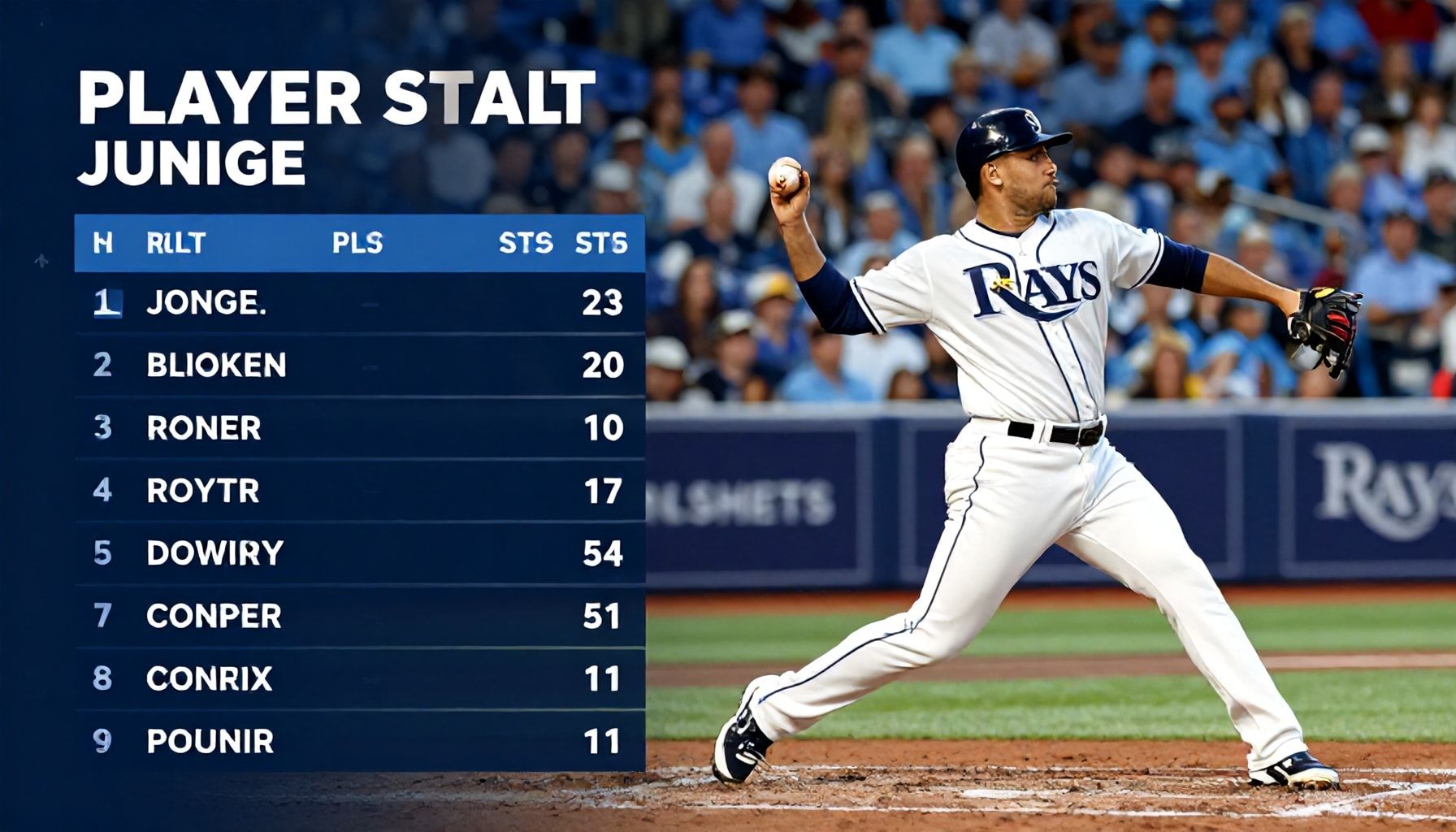The image size is (1456, 832).
Task: Click the RLLT column header
Action: [175, 243]
